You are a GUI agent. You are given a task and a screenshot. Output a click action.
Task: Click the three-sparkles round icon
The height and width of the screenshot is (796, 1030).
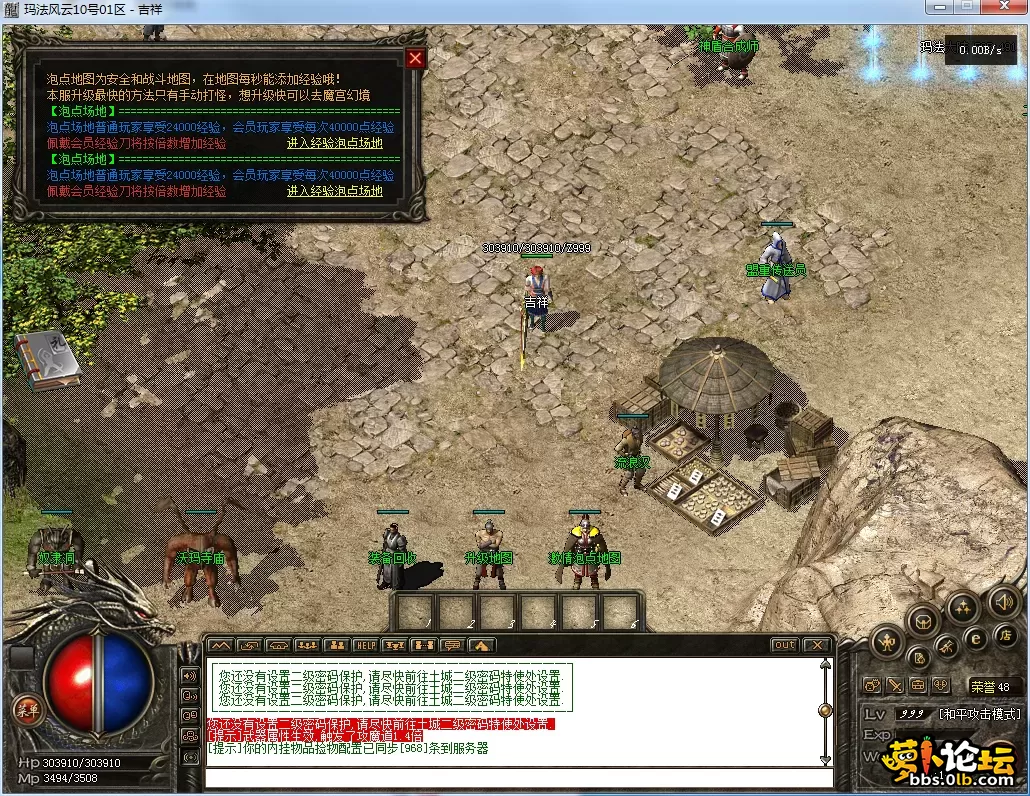963,606
